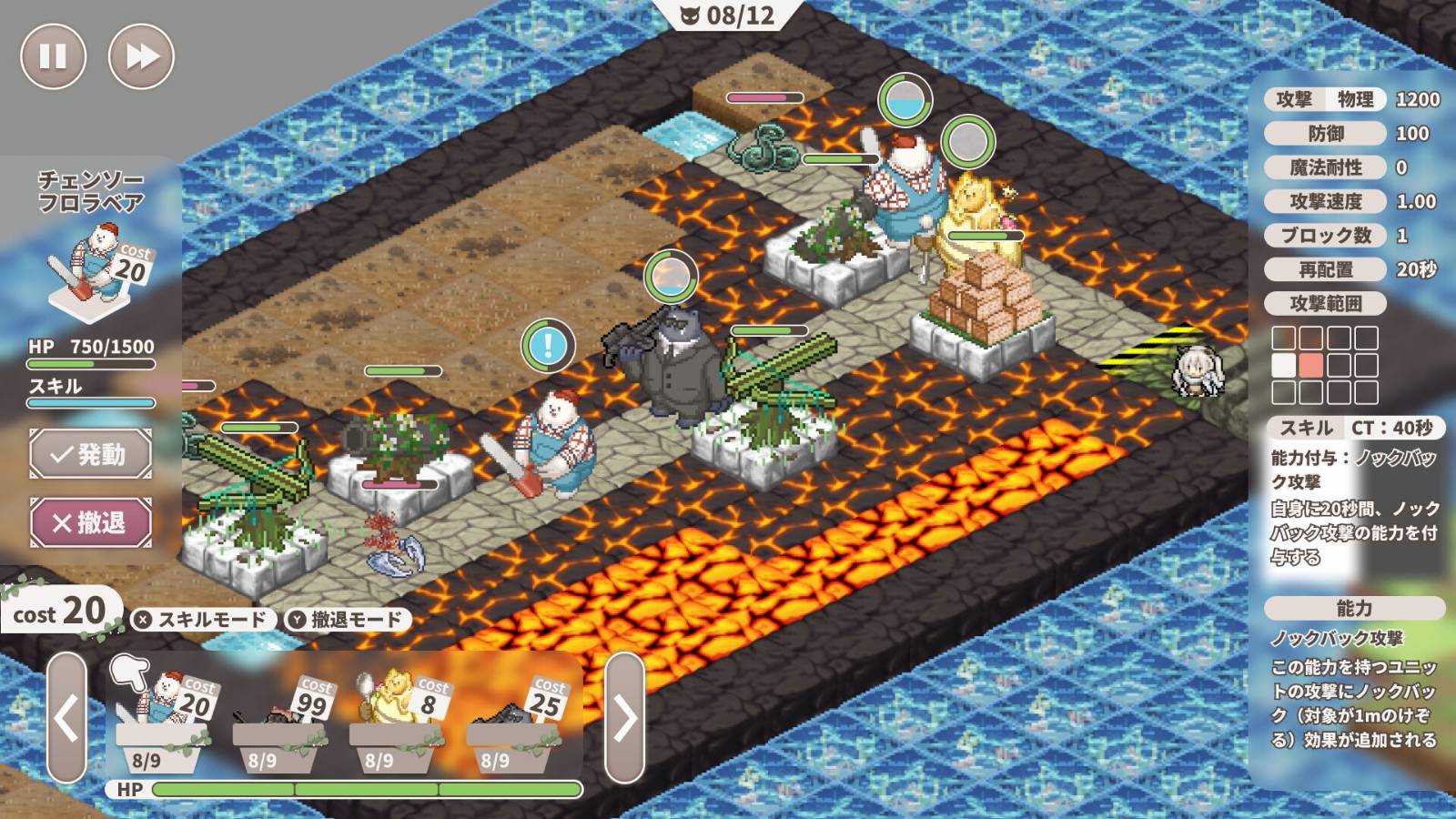The image size is (1456, 819).
Task: Click the HP bar below the unit roster
Action: point(364,790)
